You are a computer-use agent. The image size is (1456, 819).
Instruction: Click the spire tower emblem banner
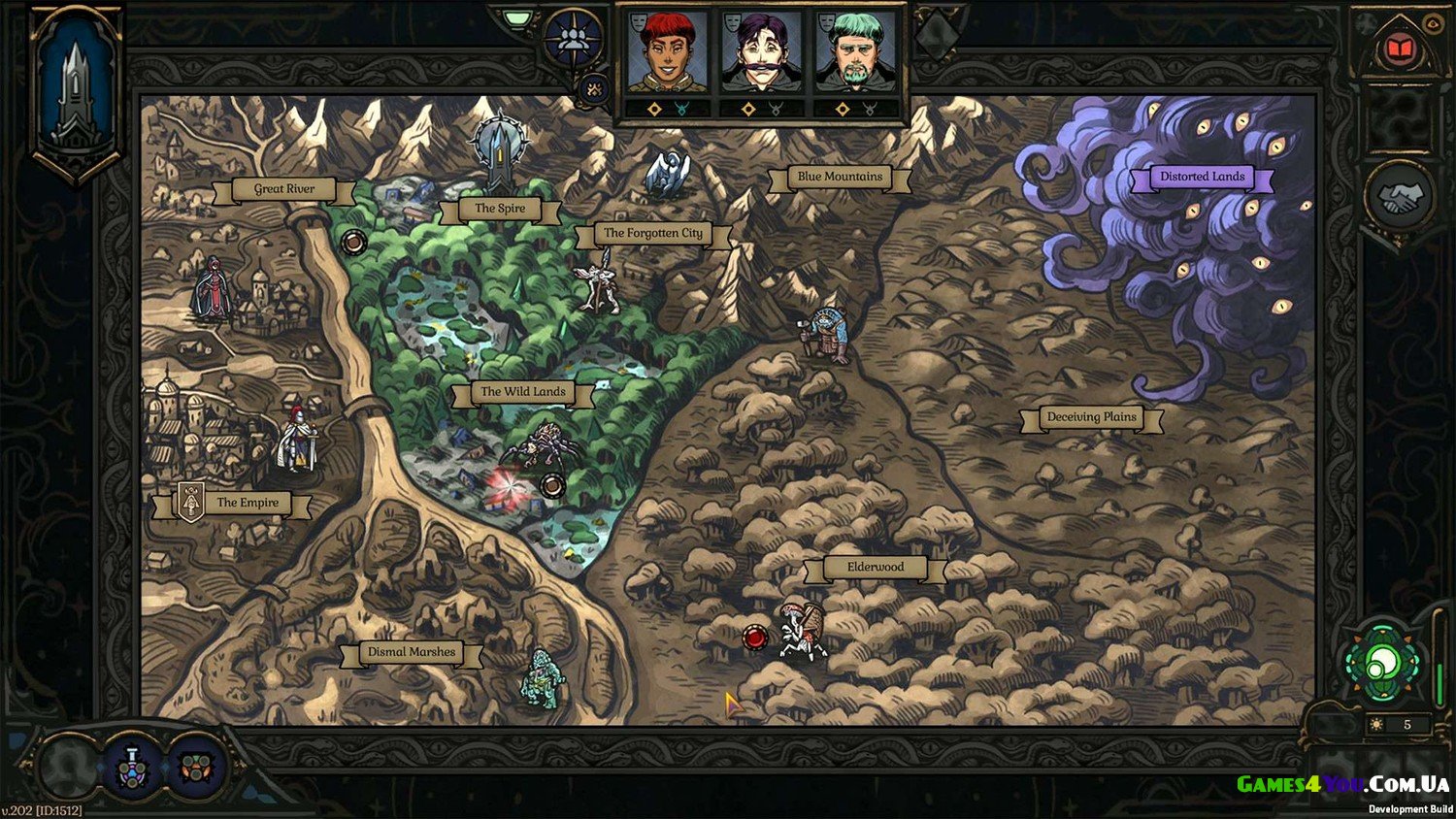[x=76, y=92]
